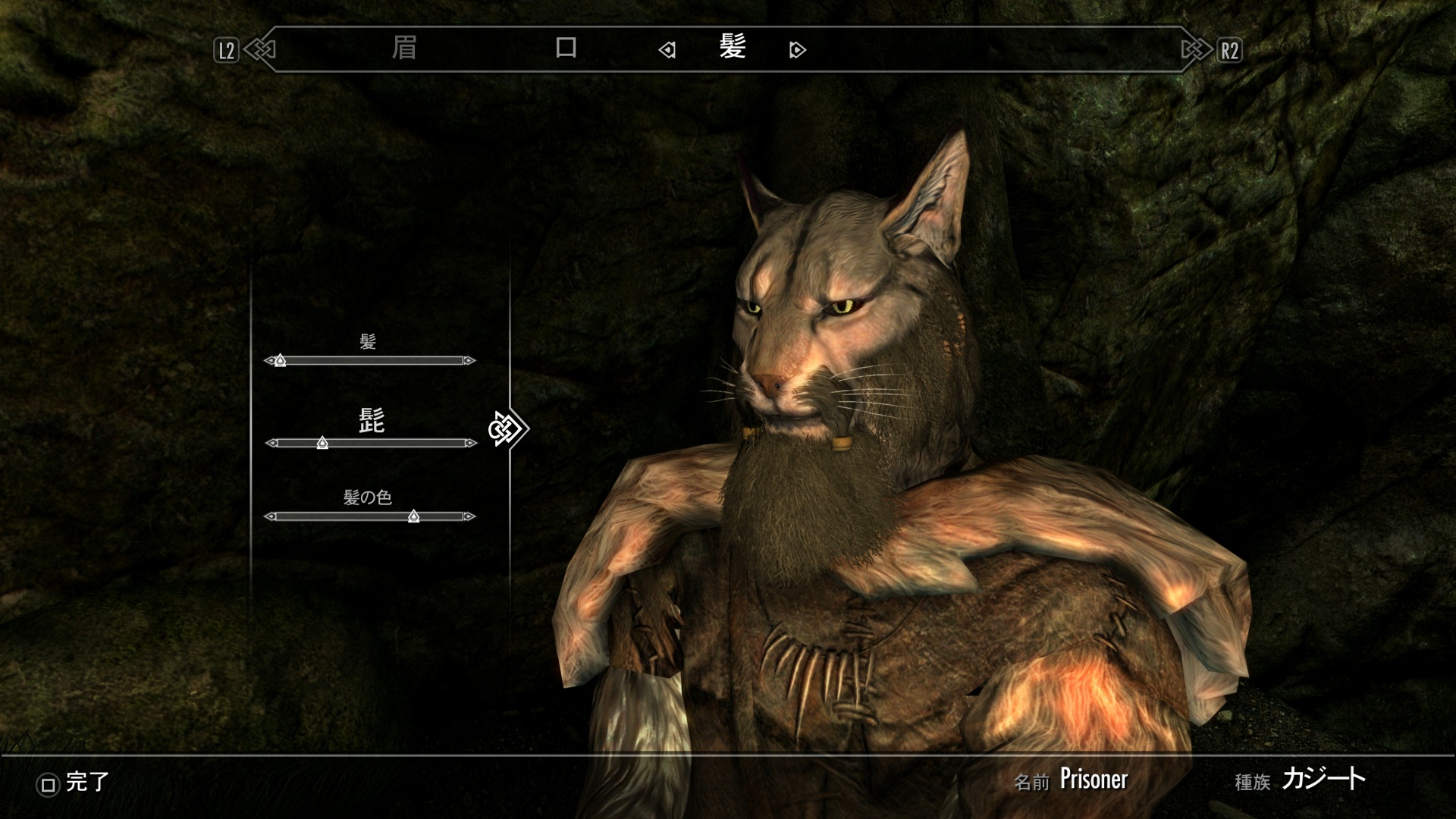Adjust the 髪 hair style slider
1456x819 pixels.
pyautogui.click(x=280, y=361)
